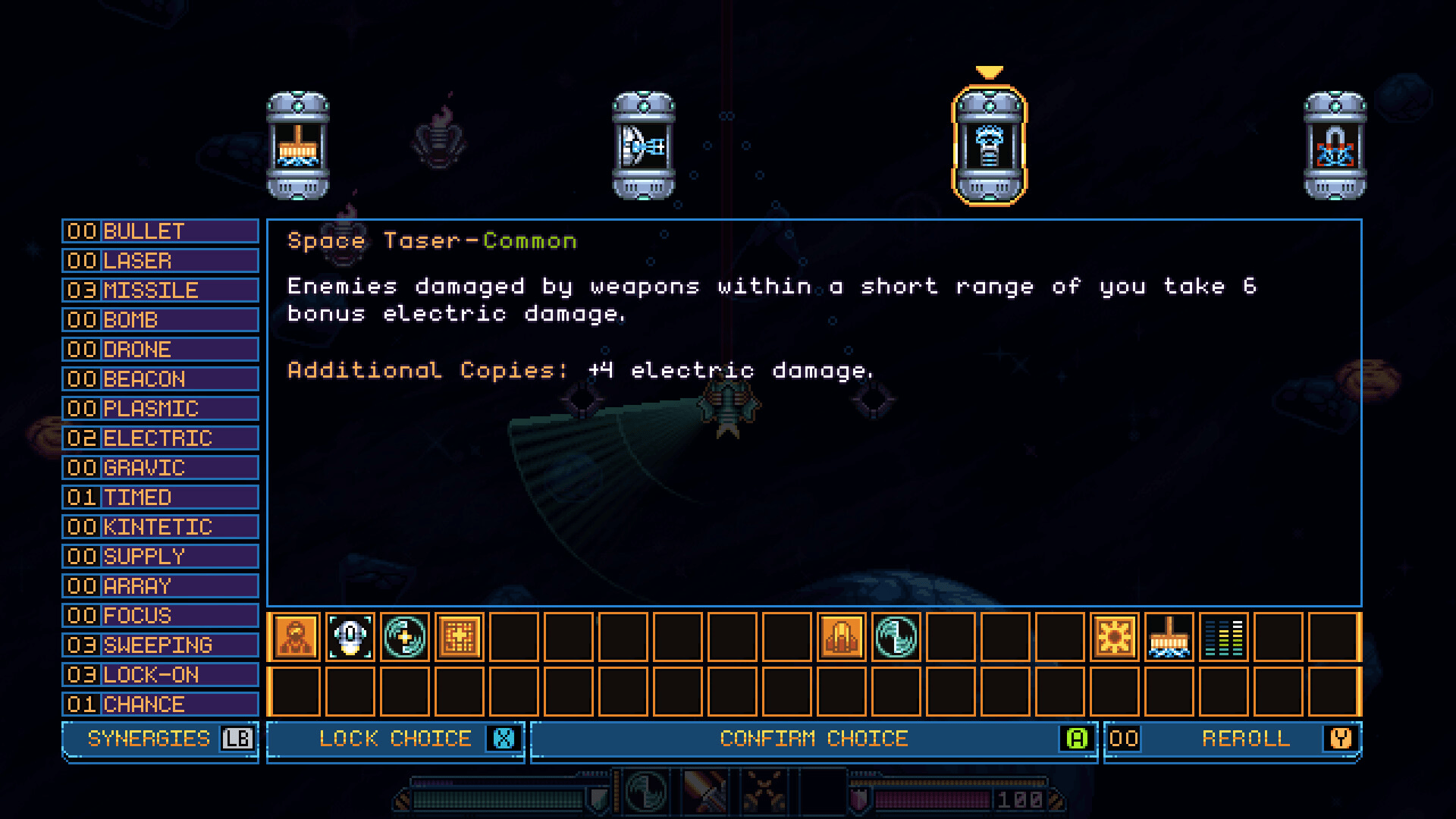1456x819 pixels.
Task: Lock the current choice
Action: coord(395,739)
